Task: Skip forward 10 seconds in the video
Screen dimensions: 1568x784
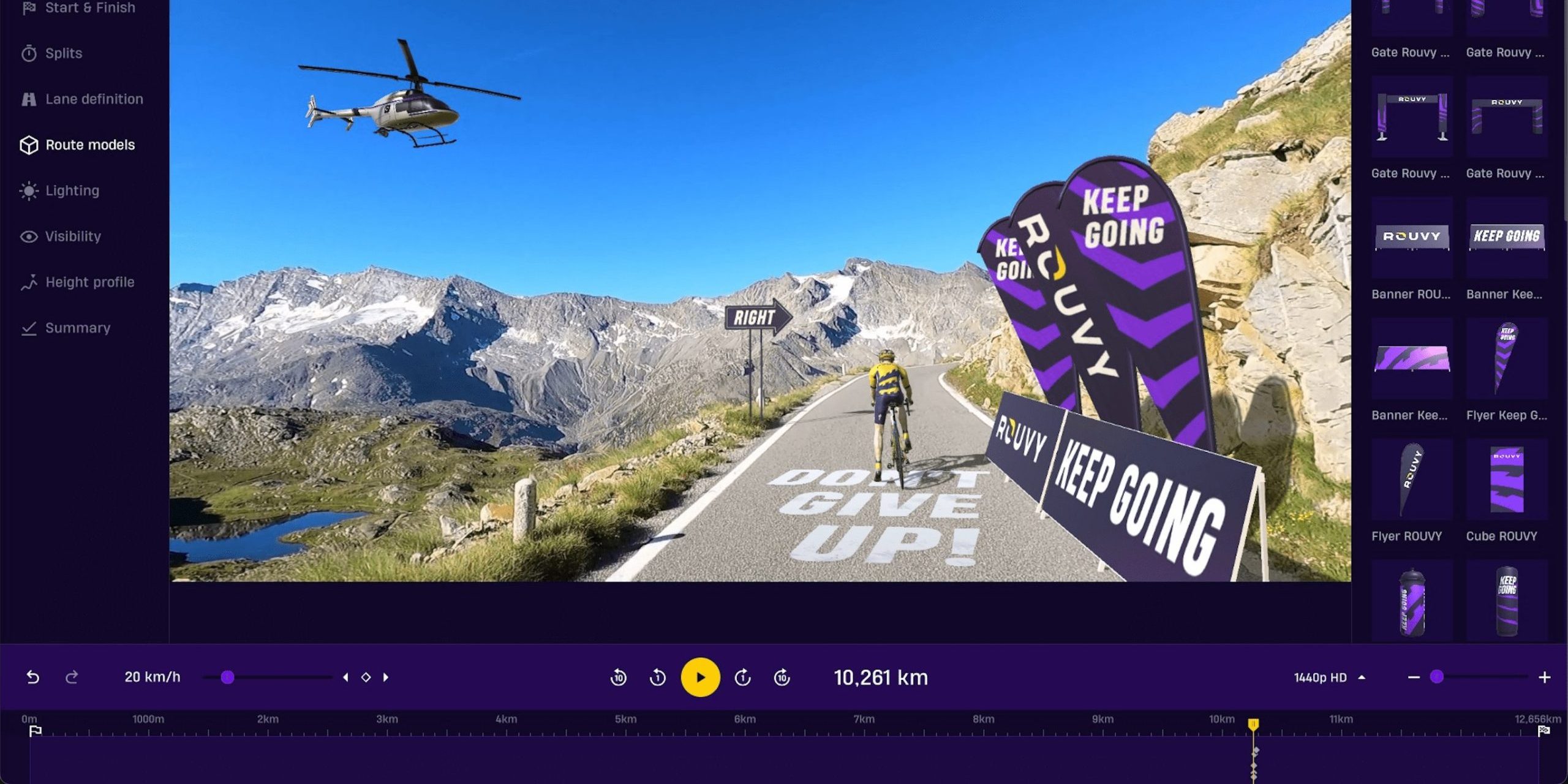Action: pyautogui.click(x=782, y=677)
